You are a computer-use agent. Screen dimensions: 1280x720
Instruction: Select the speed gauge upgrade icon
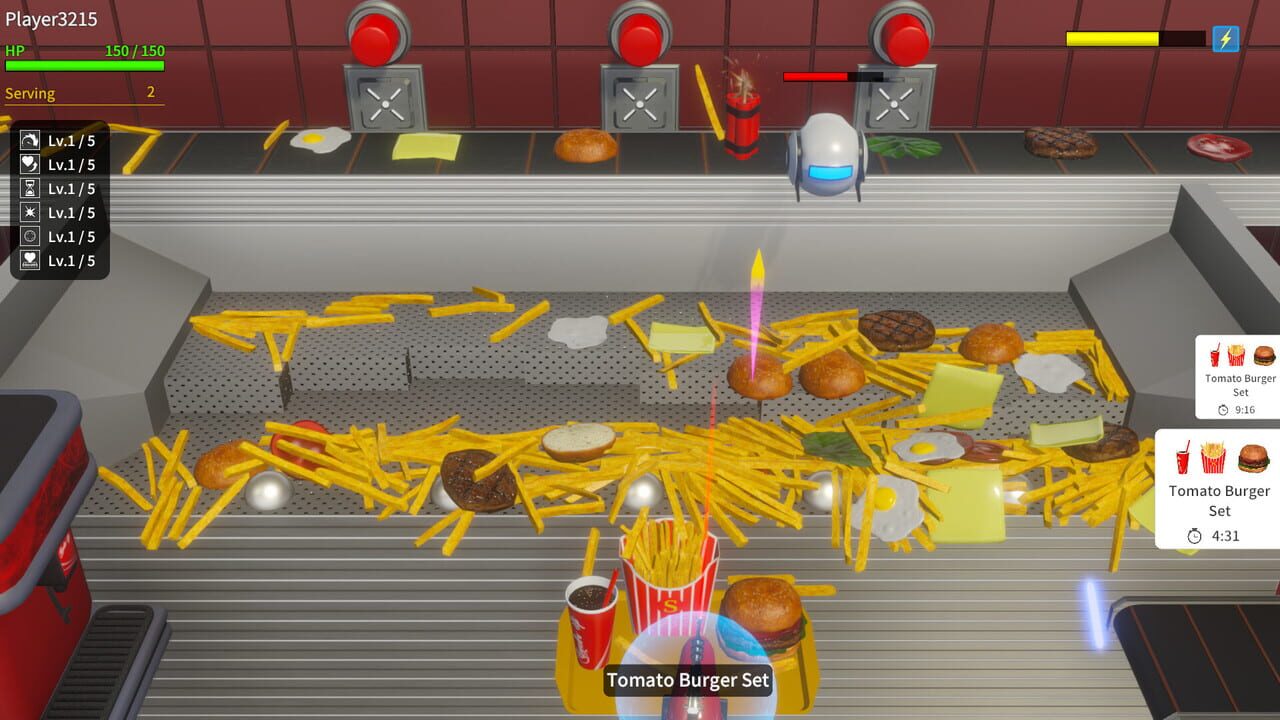coord(28,141)
